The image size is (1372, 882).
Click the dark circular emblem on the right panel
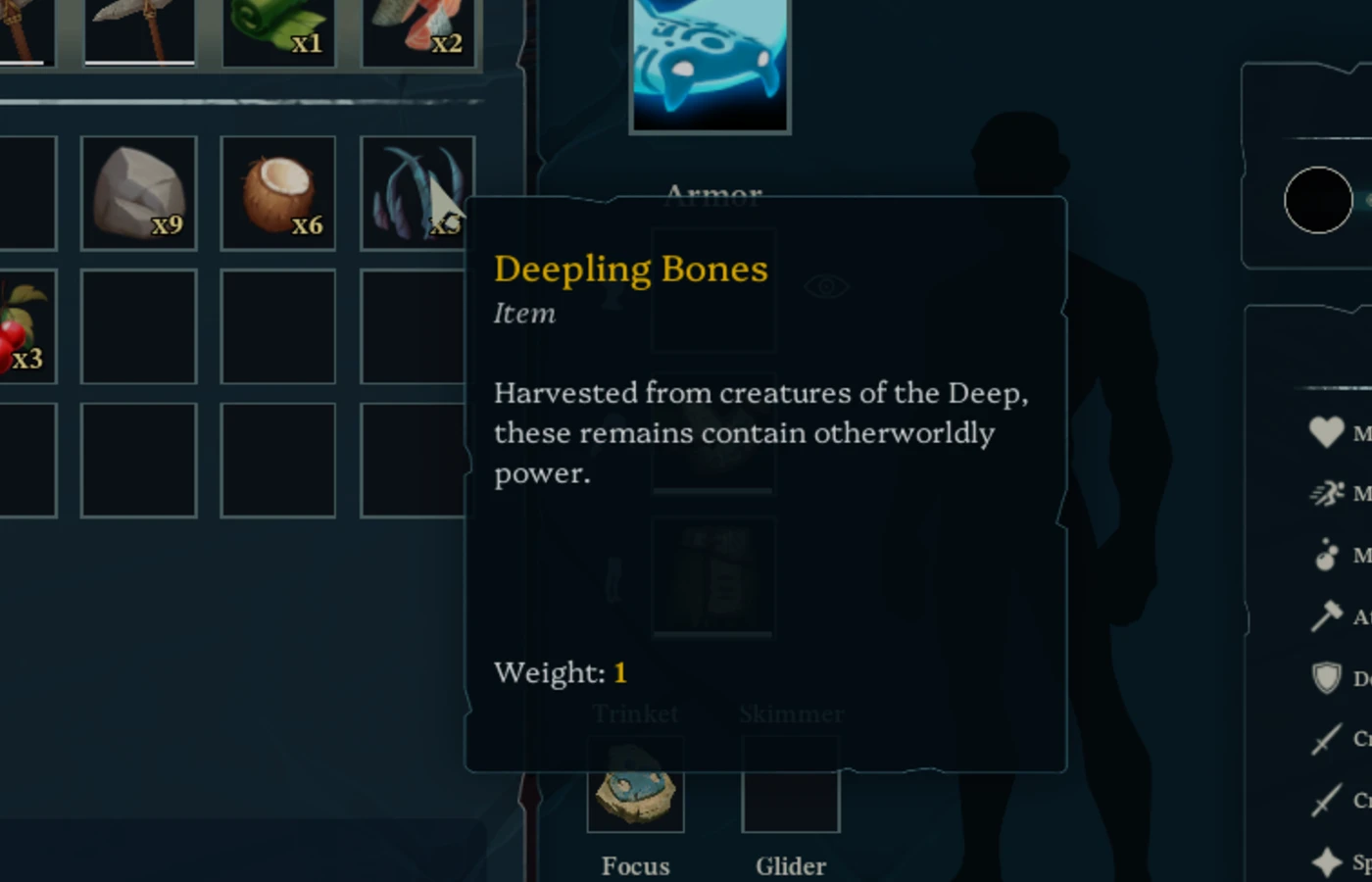pyautogui.click(x=1318, y=201)
